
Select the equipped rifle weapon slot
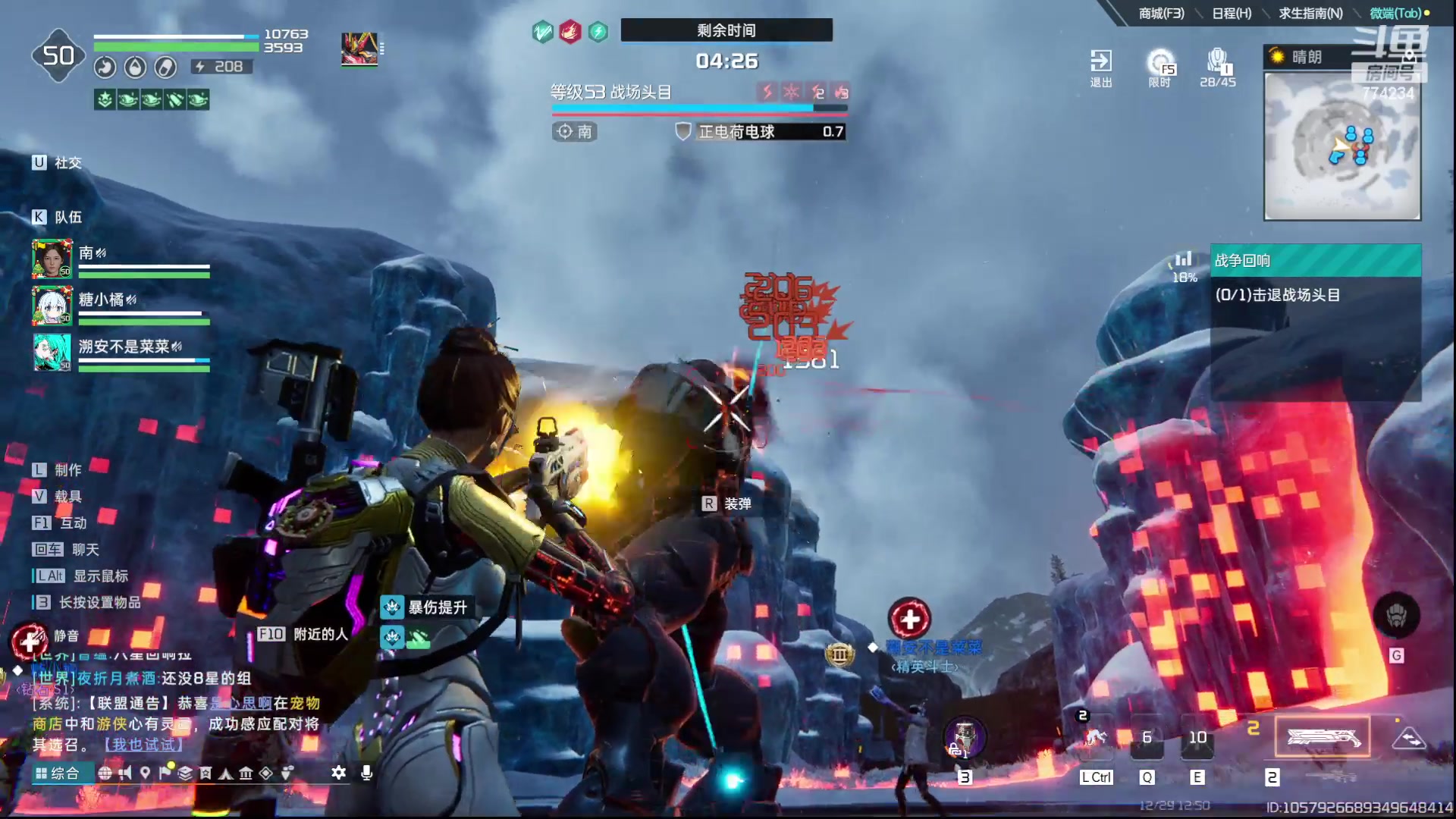click(x=1322, y=736)
